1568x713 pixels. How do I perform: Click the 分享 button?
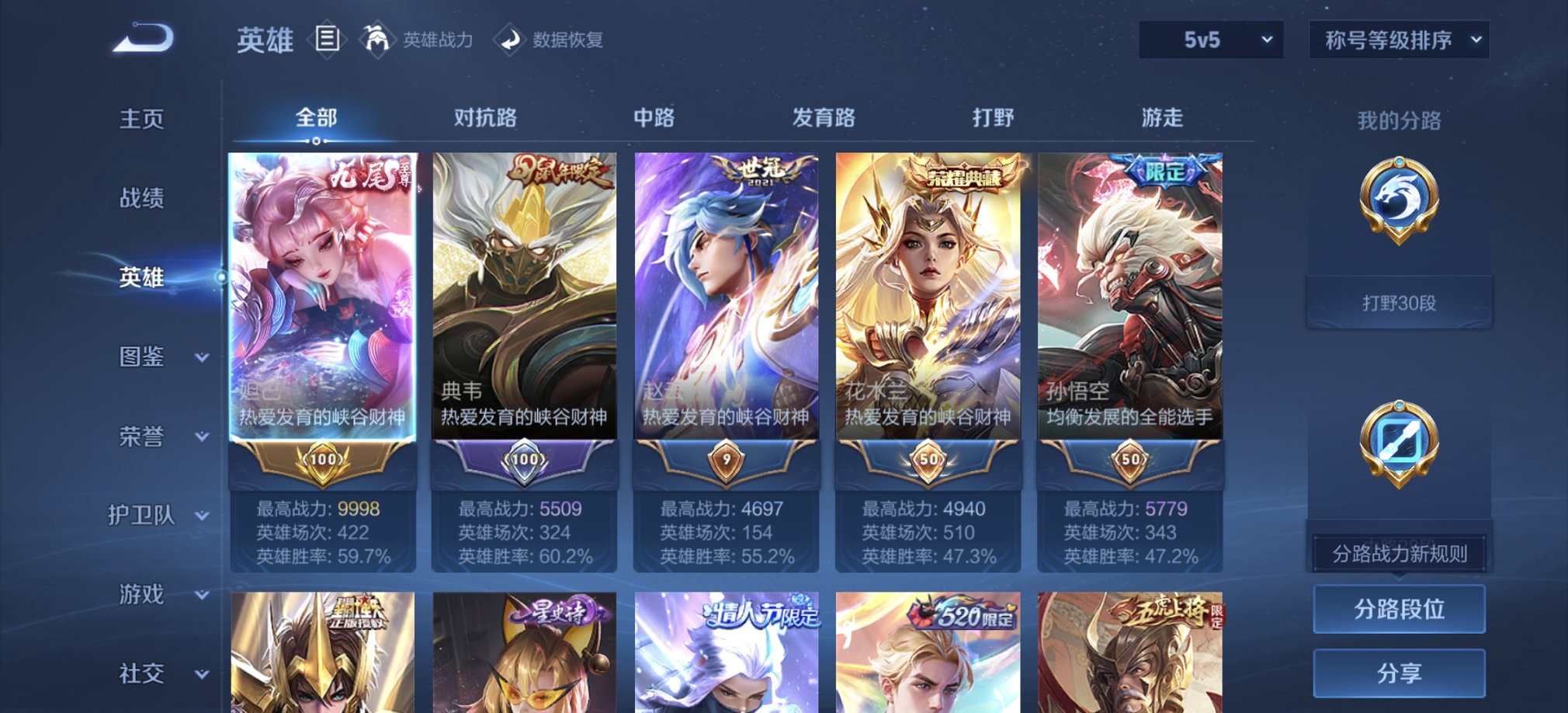pos(1397,673)
